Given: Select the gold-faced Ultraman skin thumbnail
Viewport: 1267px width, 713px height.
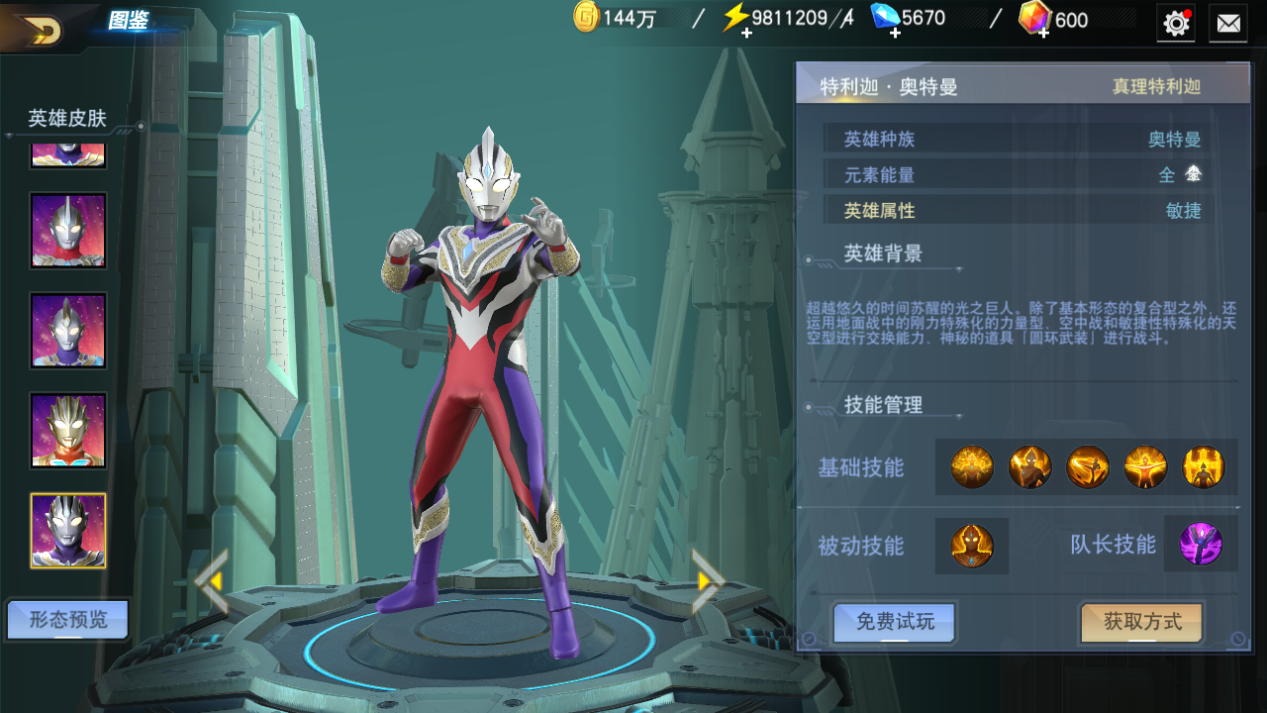Looking at the screenshot, I should [x=68, y=430].
